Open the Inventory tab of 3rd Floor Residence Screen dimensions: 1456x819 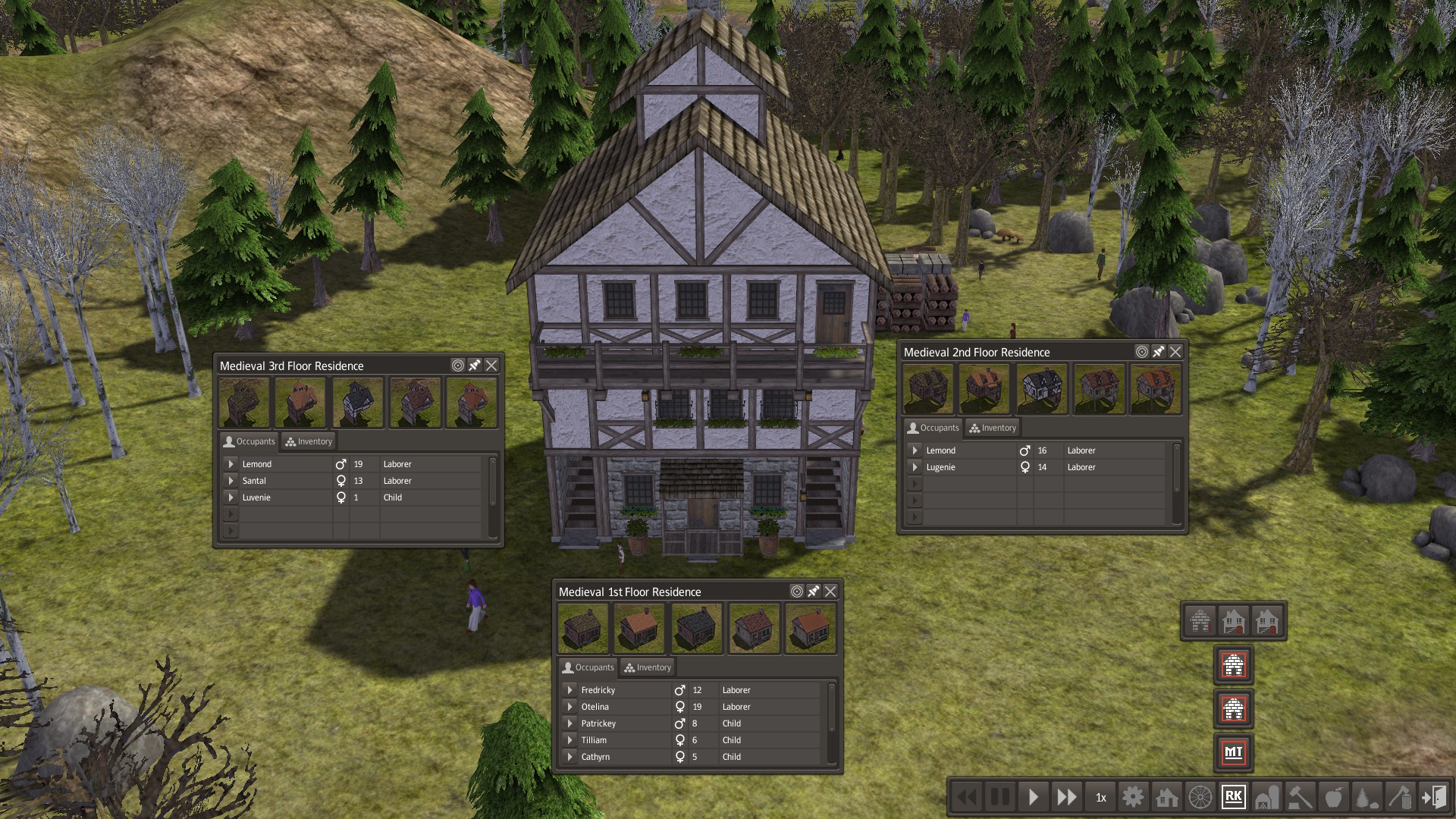pos(309,441)
